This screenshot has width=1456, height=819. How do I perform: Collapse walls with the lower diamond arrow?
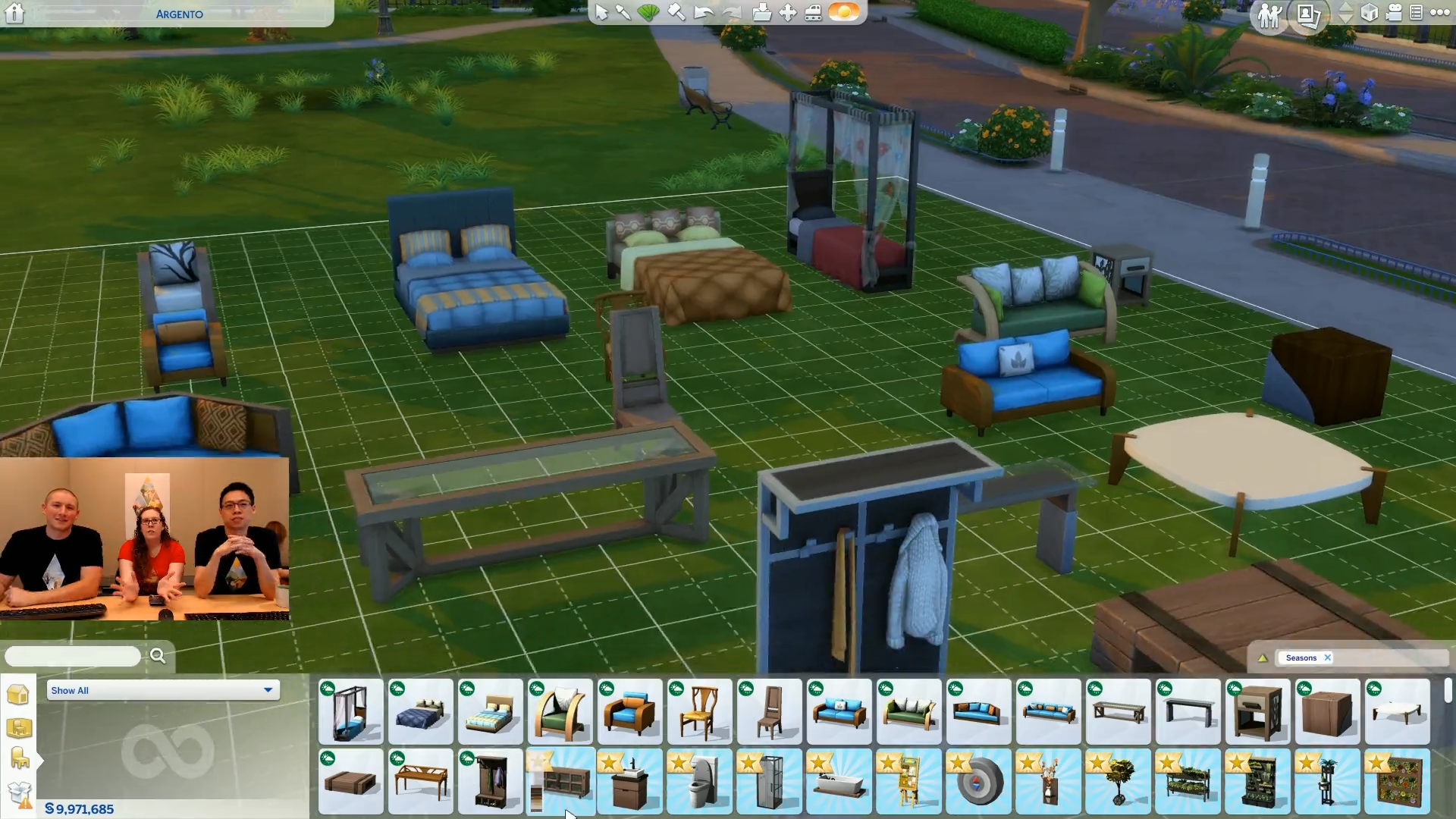click(1345, 18)
